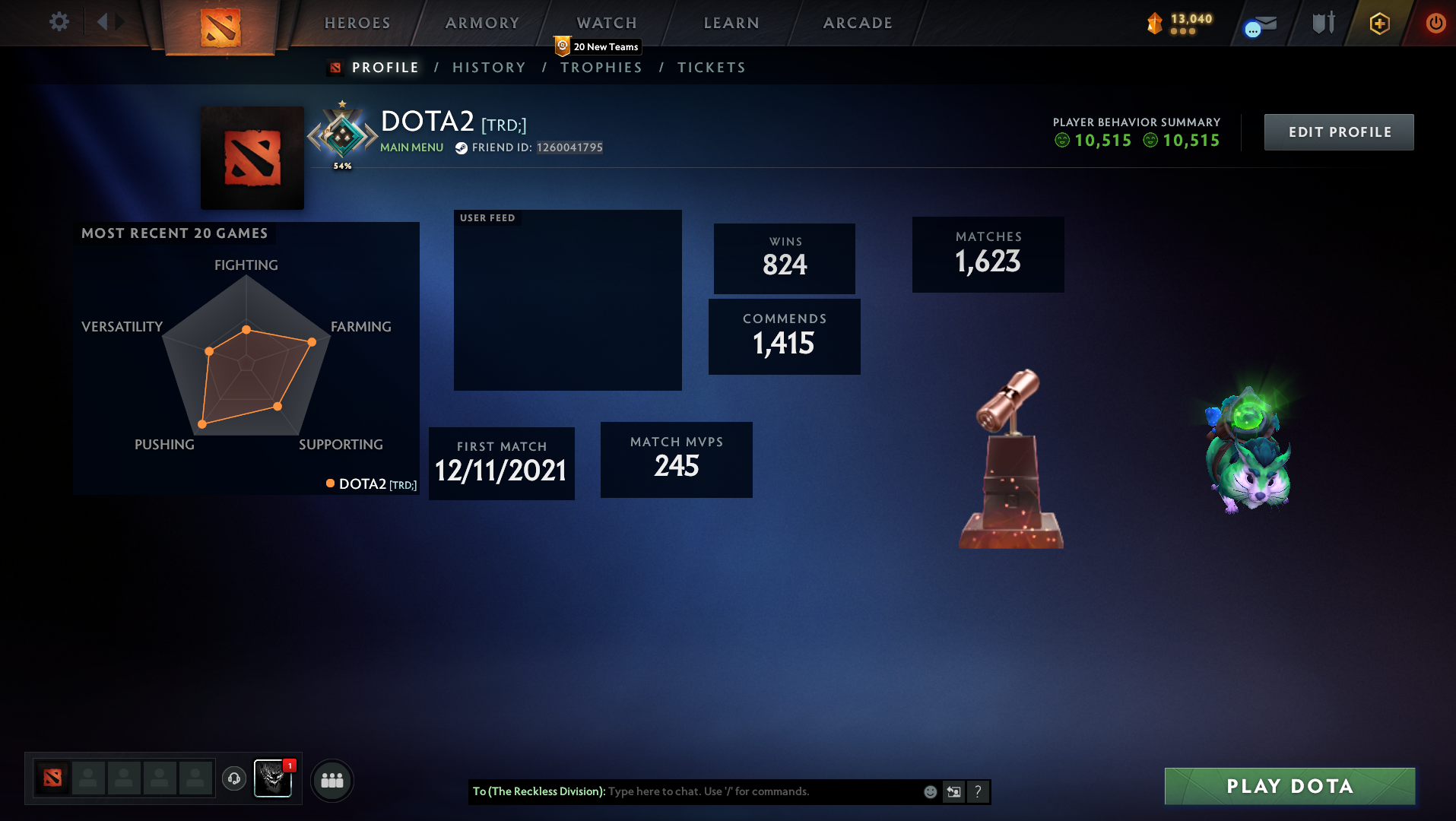Viewport: 1456px width, 821px height.
Task: Click the 54% rank progress ring
Action: click(342, 137)
